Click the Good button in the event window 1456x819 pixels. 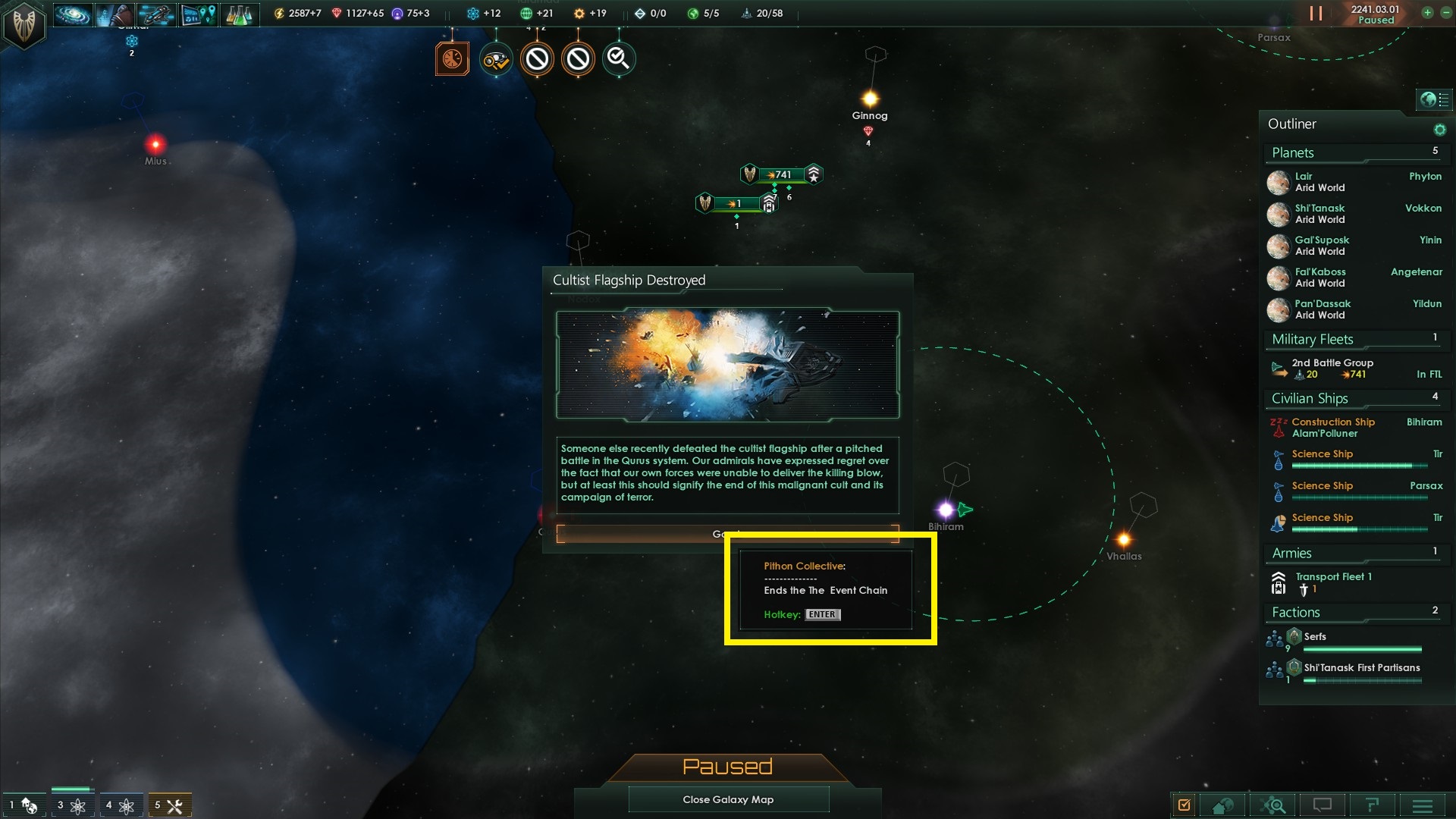click(x=726, y=534)
